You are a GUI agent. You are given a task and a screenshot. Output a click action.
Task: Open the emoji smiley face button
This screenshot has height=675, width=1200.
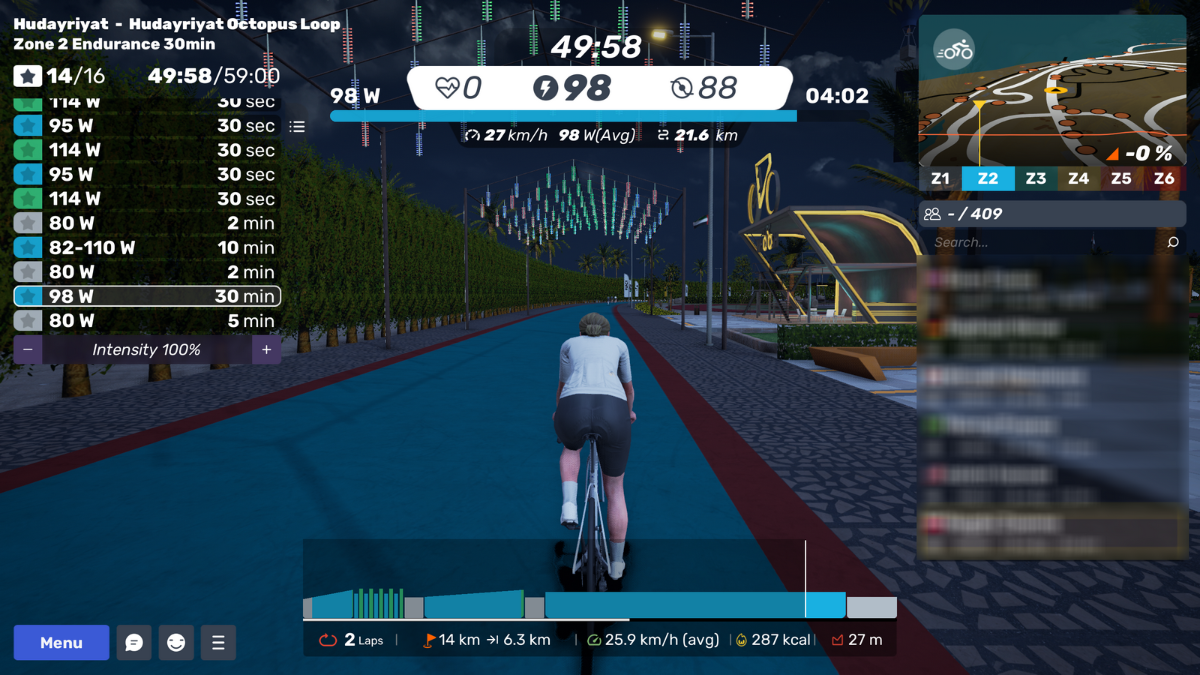point(176,643)
